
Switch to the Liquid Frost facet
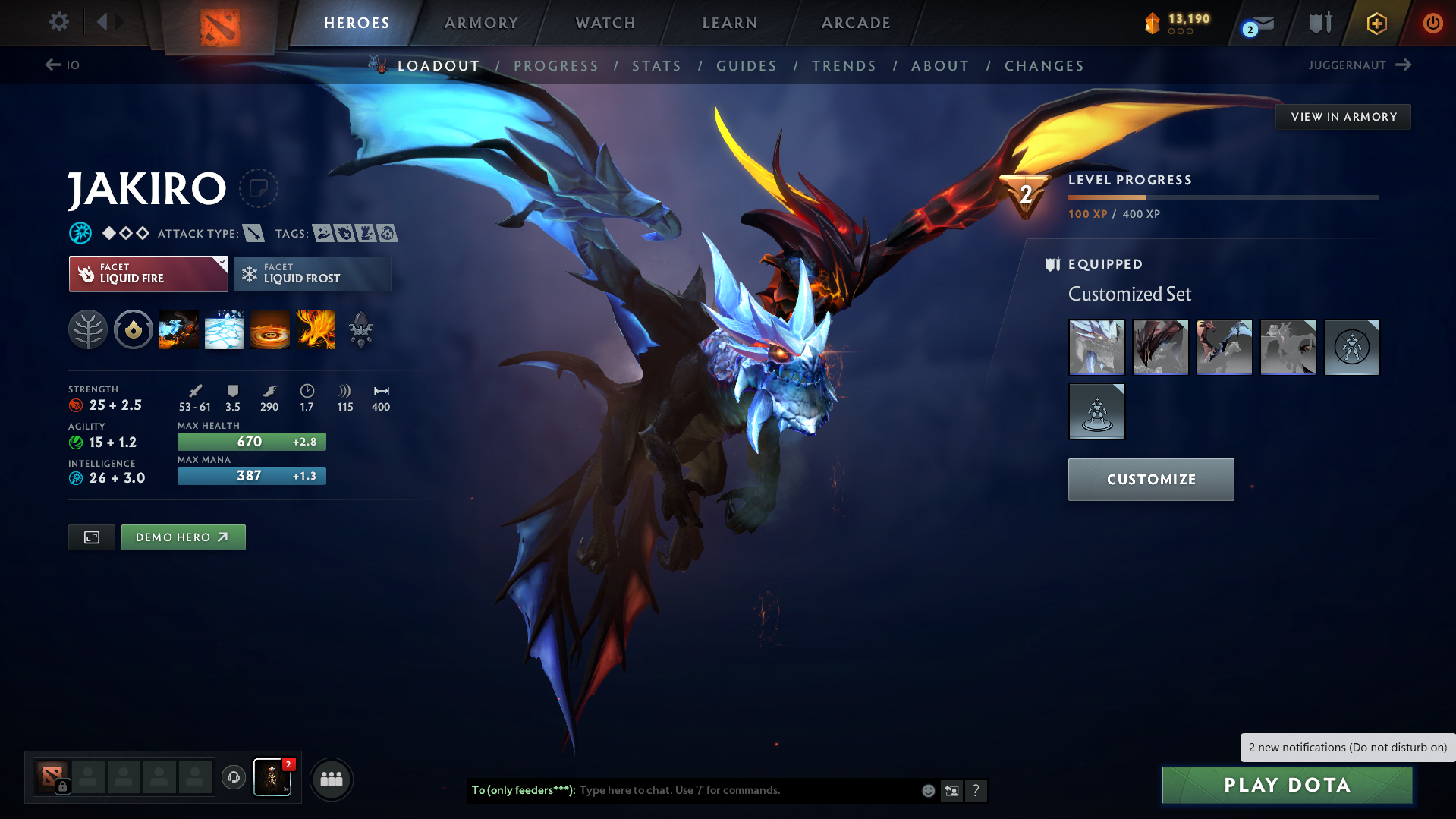point(312,273)
